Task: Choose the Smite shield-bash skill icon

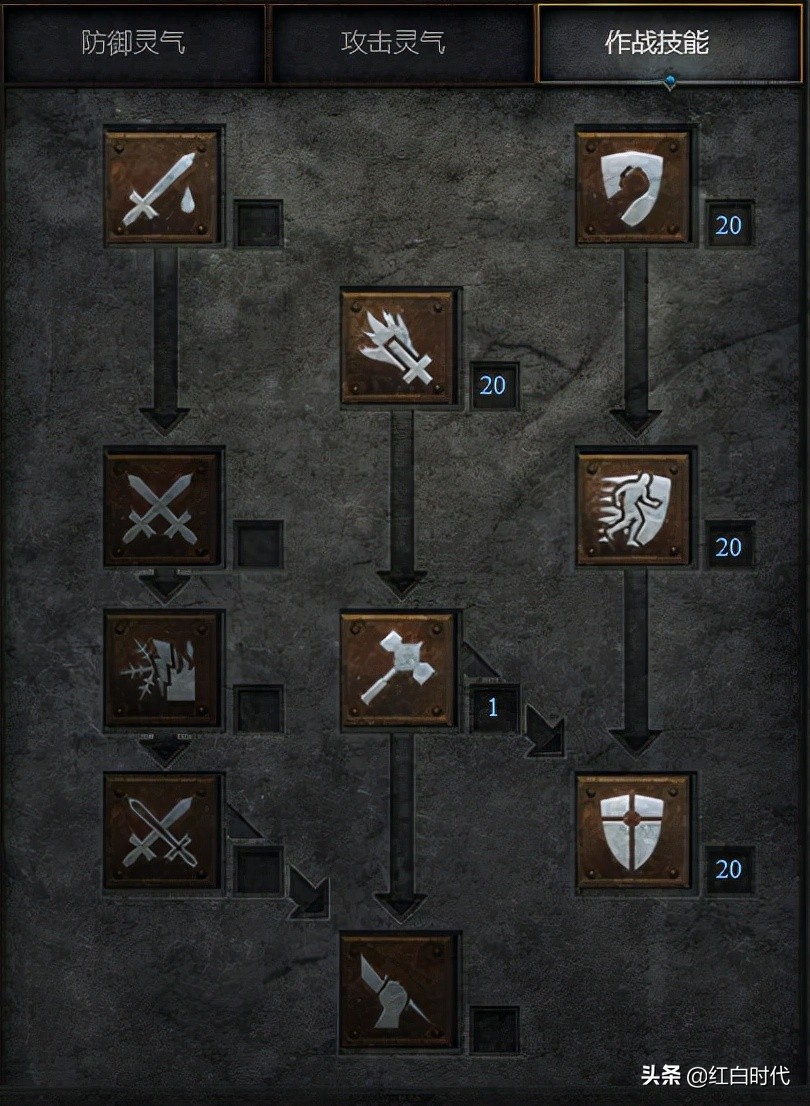Action: click(634, 187)
